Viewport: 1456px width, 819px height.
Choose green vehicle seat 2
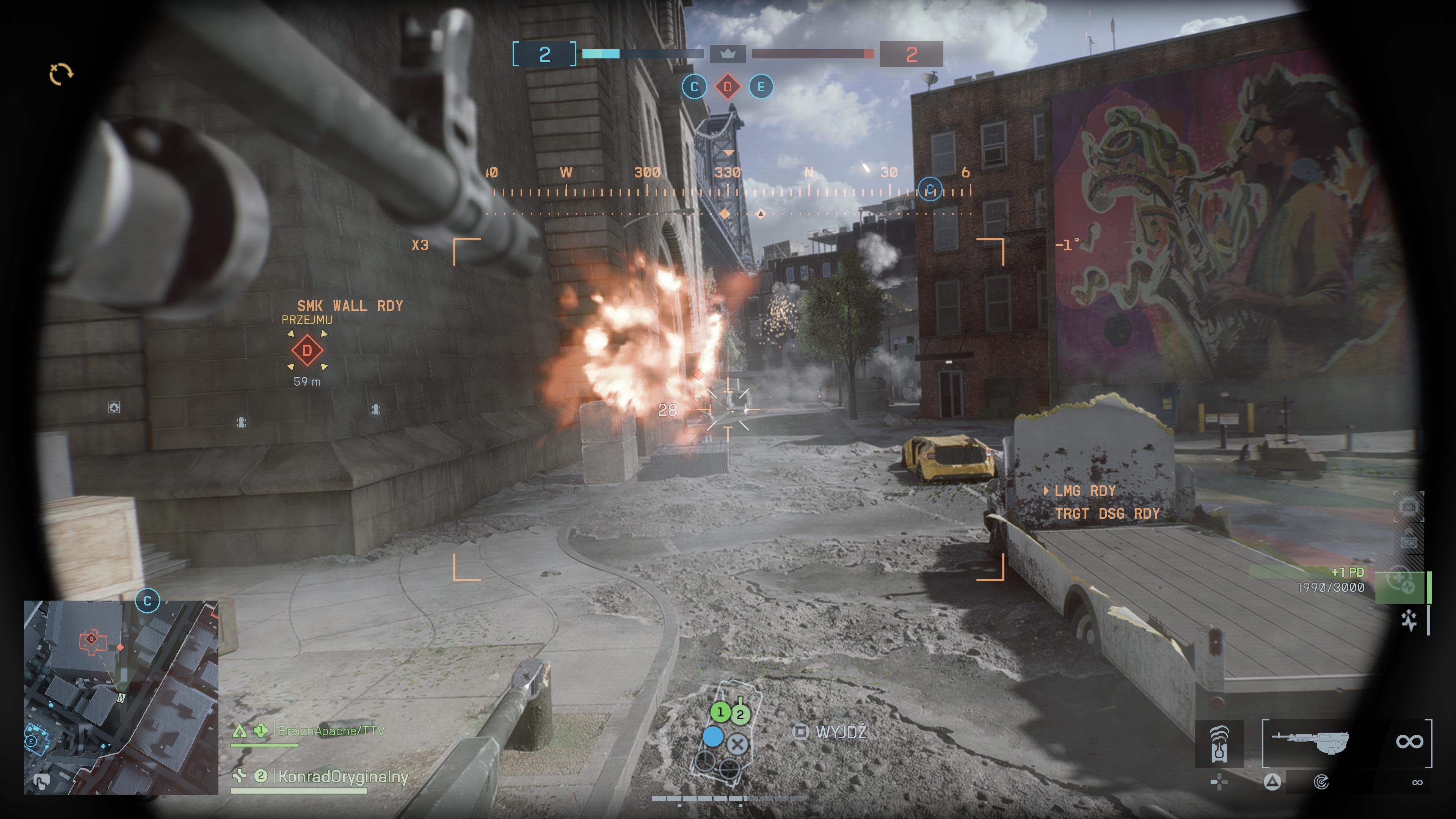click(x=740, y=715)
